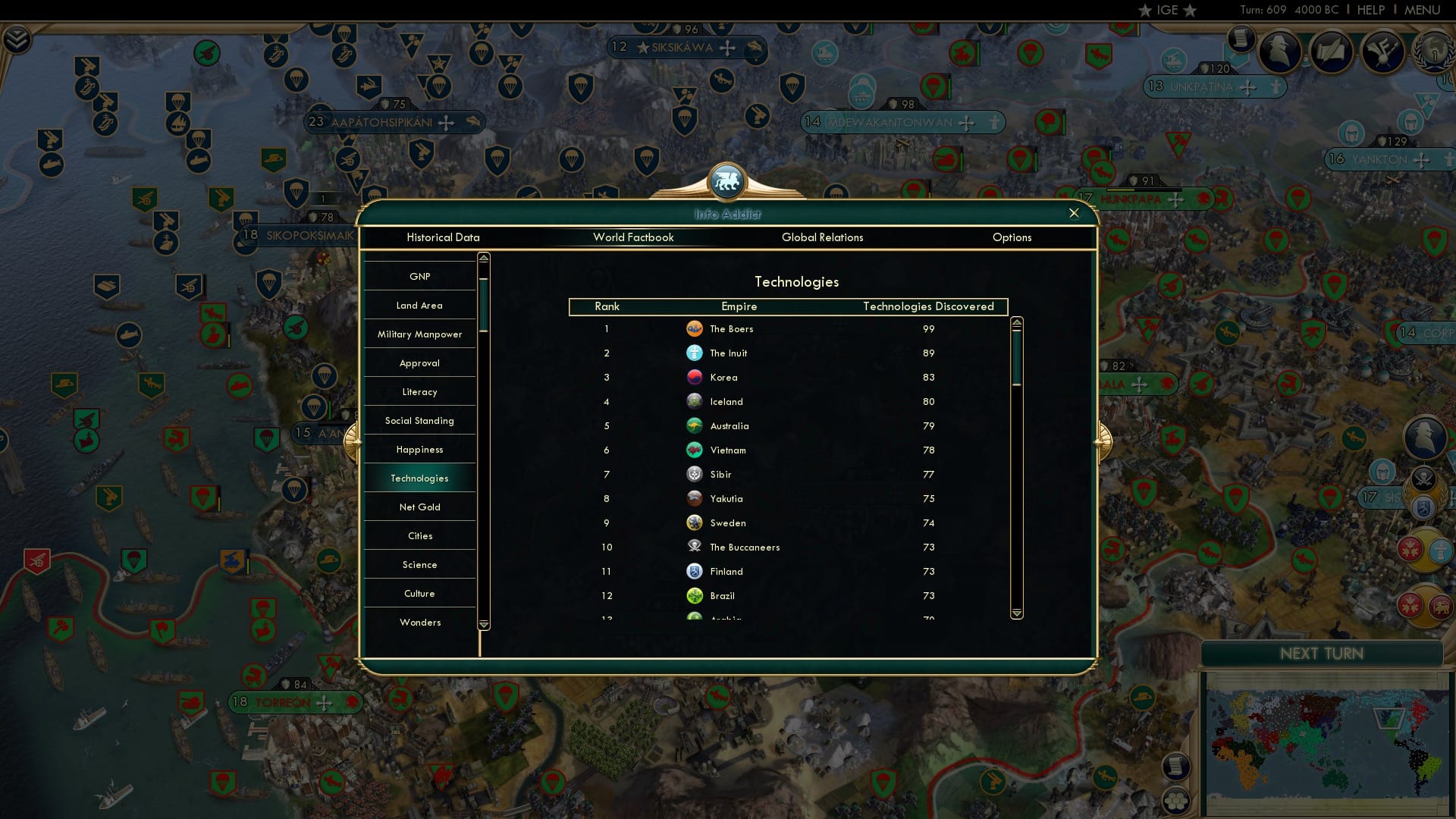Switch to the Global Relations tab
Viewport: 1456px width, 819px height.
click(x=823, y=237)
